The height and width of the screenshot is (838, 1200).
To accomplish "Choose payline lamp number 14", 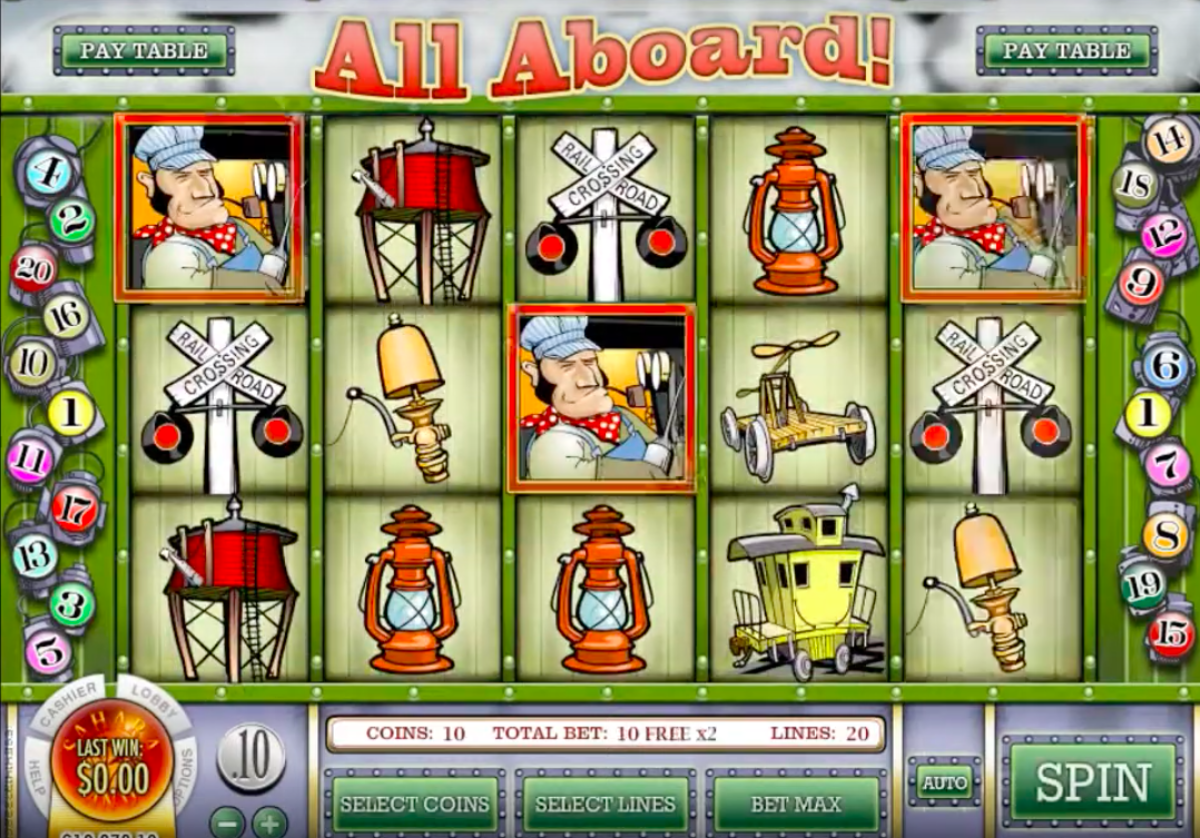I will pyautogui.click(x=1166, y=141).
